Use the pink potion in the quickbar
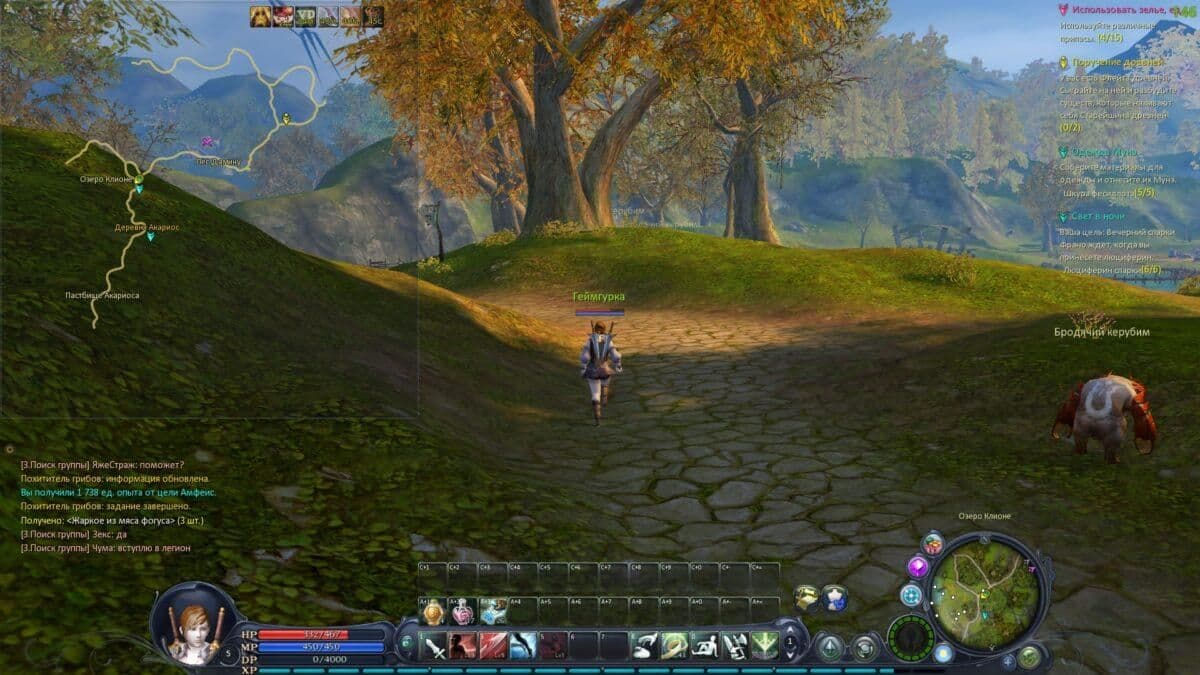 pos(462,612)
